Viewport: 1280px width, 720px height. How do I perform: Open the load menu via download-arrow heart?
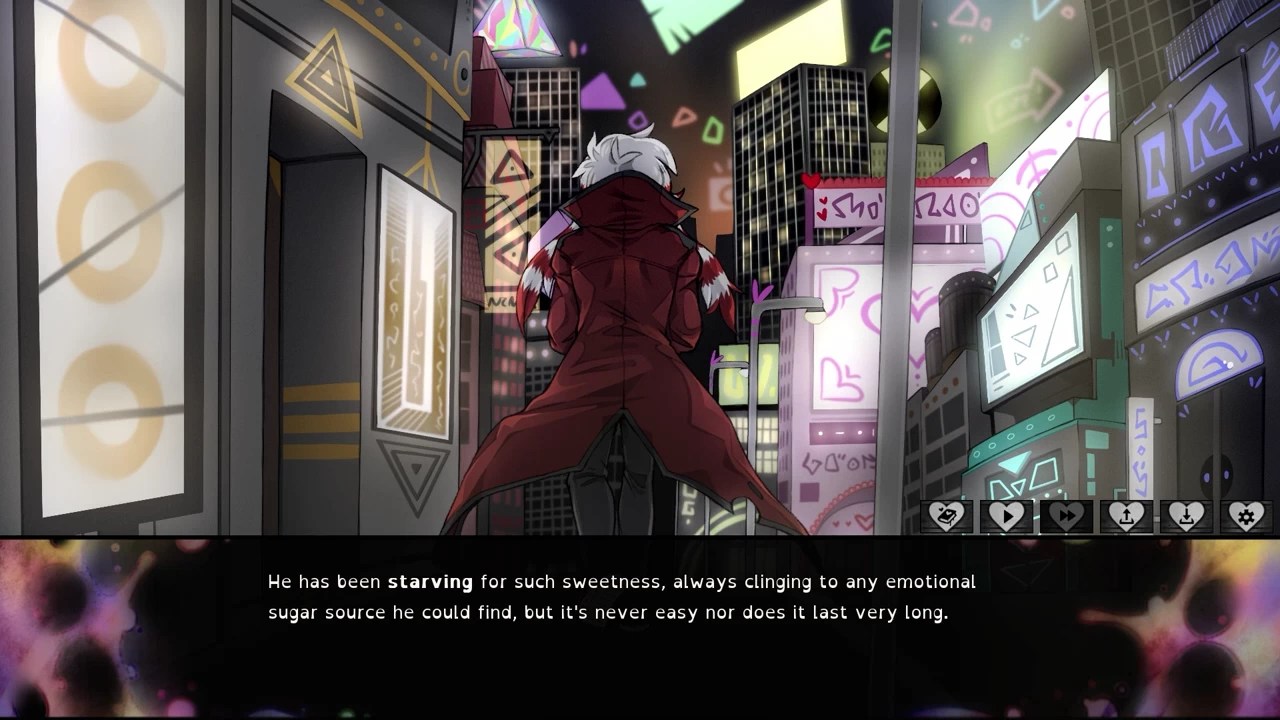click(1186, 516)
